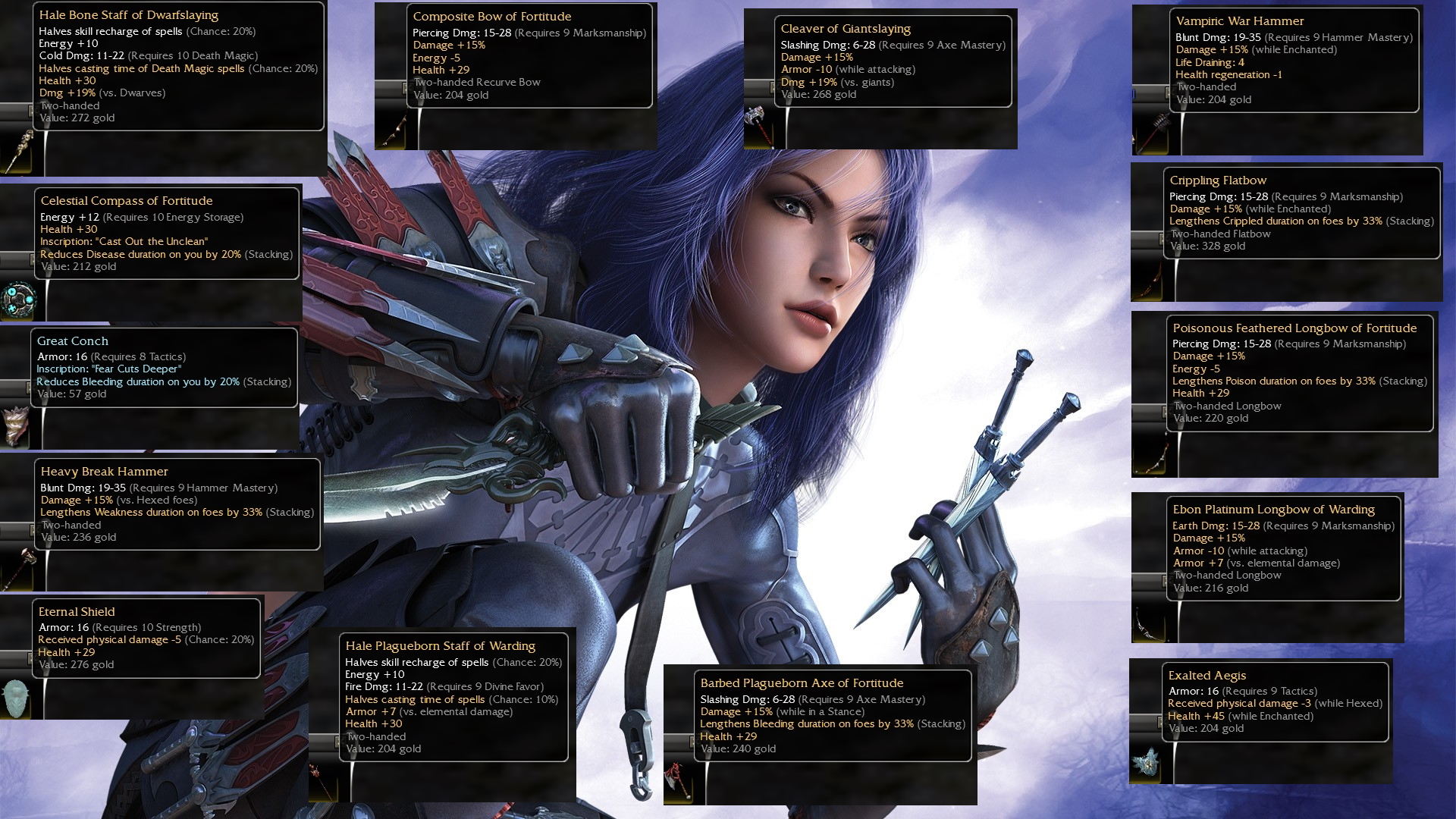Screen dimensions: 1456x819
Task: Select the Heavy Break Hammer icon
Action: click(18, 567)
